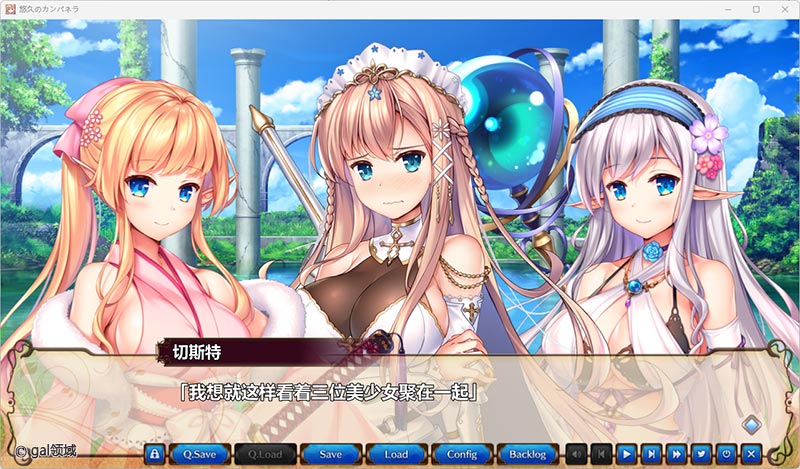The image size is (800, 469).
Task: Show the Backlog of past dialogue
Action: 527,453
